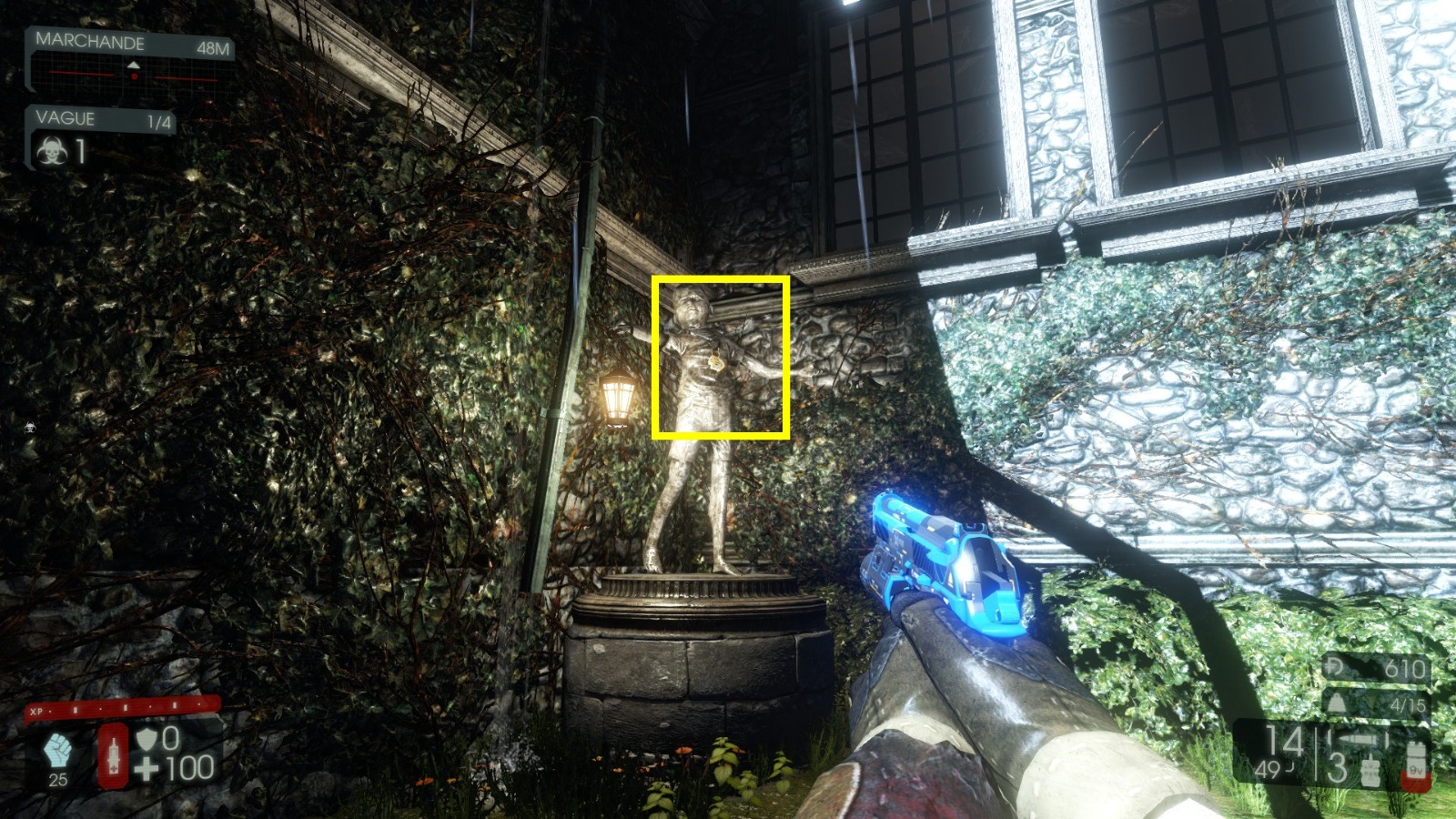The width and height of the screenshot is (1456, 819).
Task: Click the grenade icon beside 4/15
Action: point(1336,702)
